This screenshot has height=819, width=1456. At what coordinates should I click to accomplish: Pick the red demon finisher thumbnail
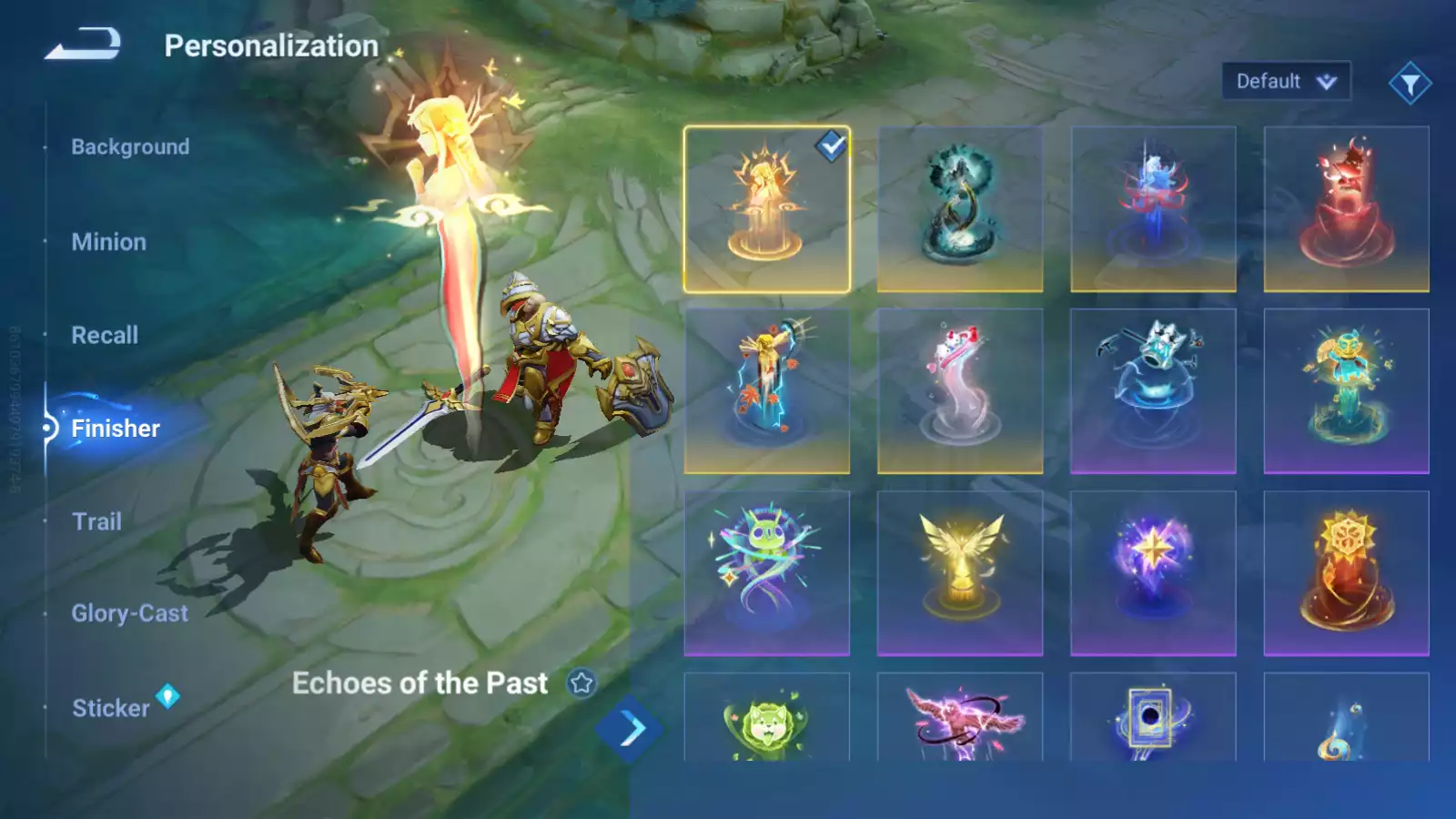pyautogui.click(x=1346, y=209)
